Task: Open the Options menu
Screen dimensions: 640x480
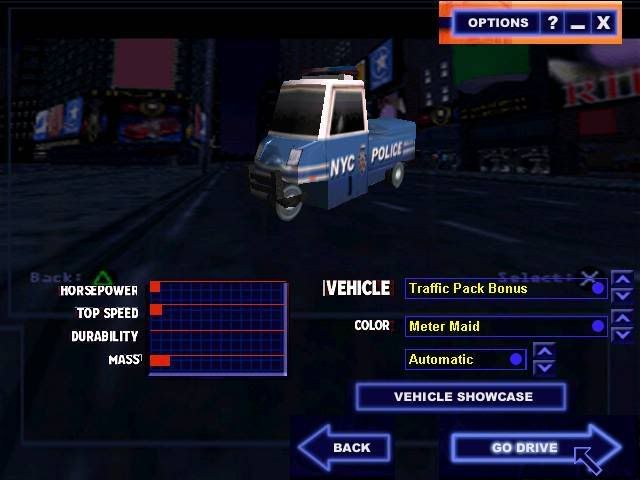Action: pyautogui.click(x=498, y=22)
